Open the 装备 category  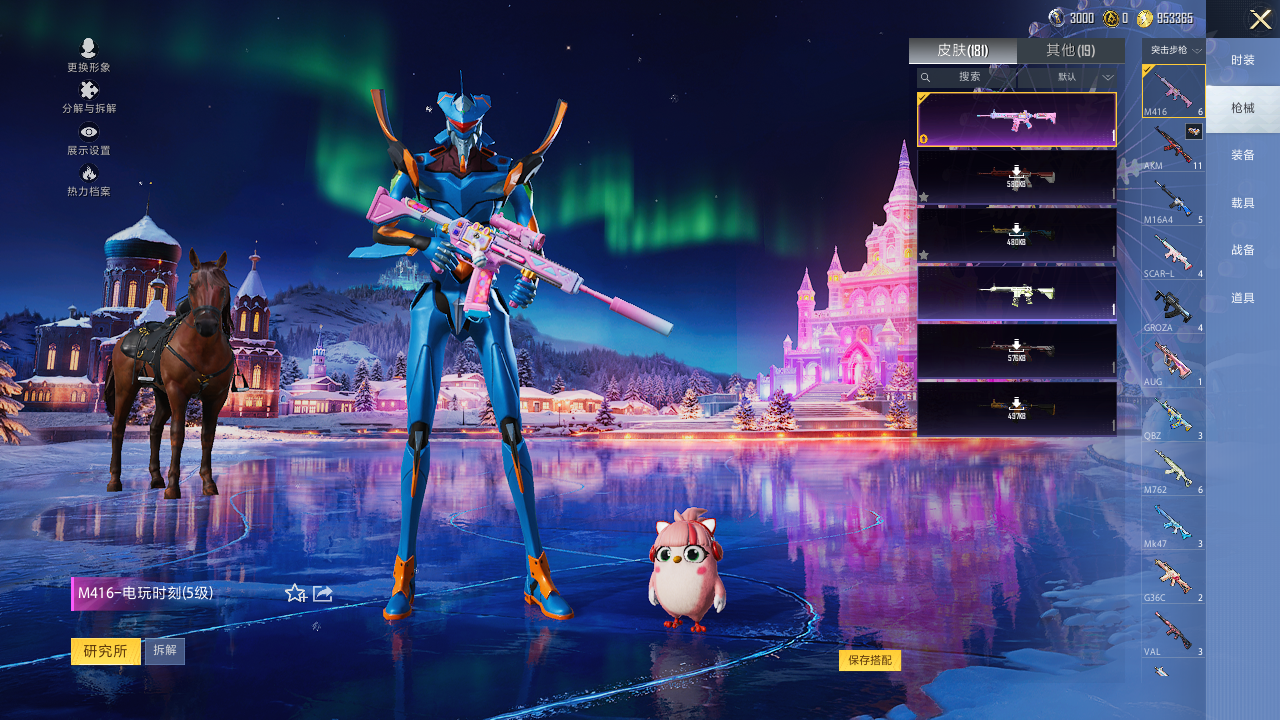click(x=1243, y=155)
